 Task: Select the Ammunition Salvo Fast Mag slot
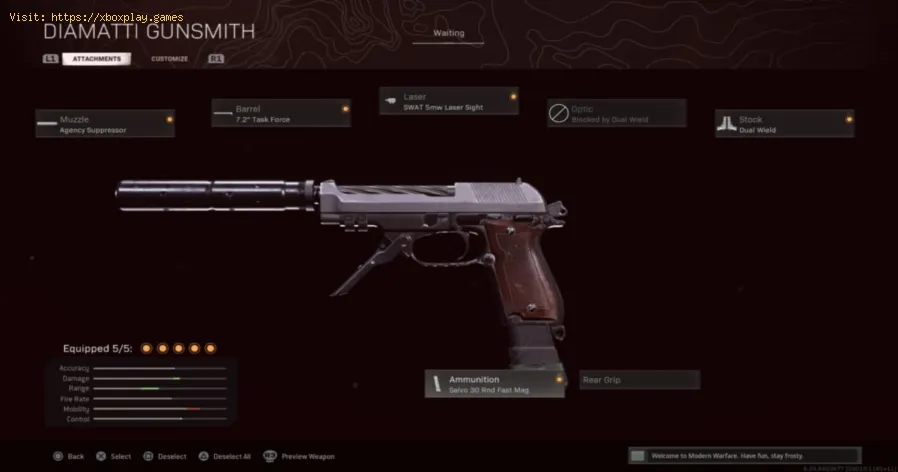point(495,383)
